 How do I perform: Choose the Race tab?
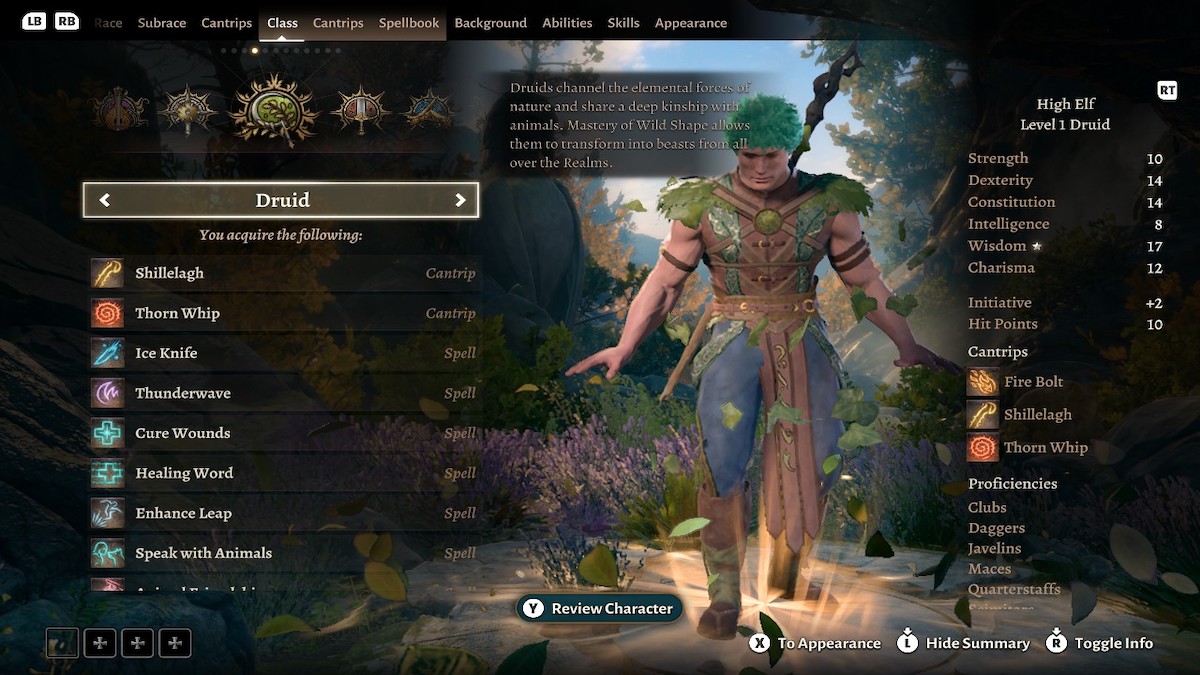(108, 23)
